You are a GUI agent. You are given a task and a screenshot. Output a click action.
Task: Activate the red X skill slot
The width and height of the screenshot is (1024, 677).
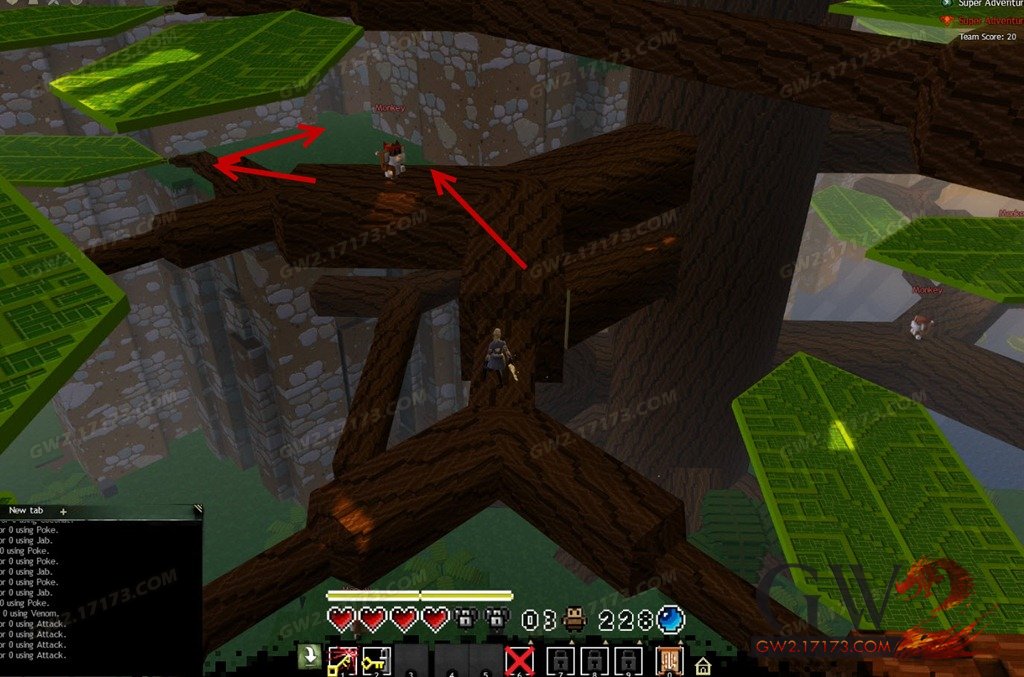coord(519,660)
